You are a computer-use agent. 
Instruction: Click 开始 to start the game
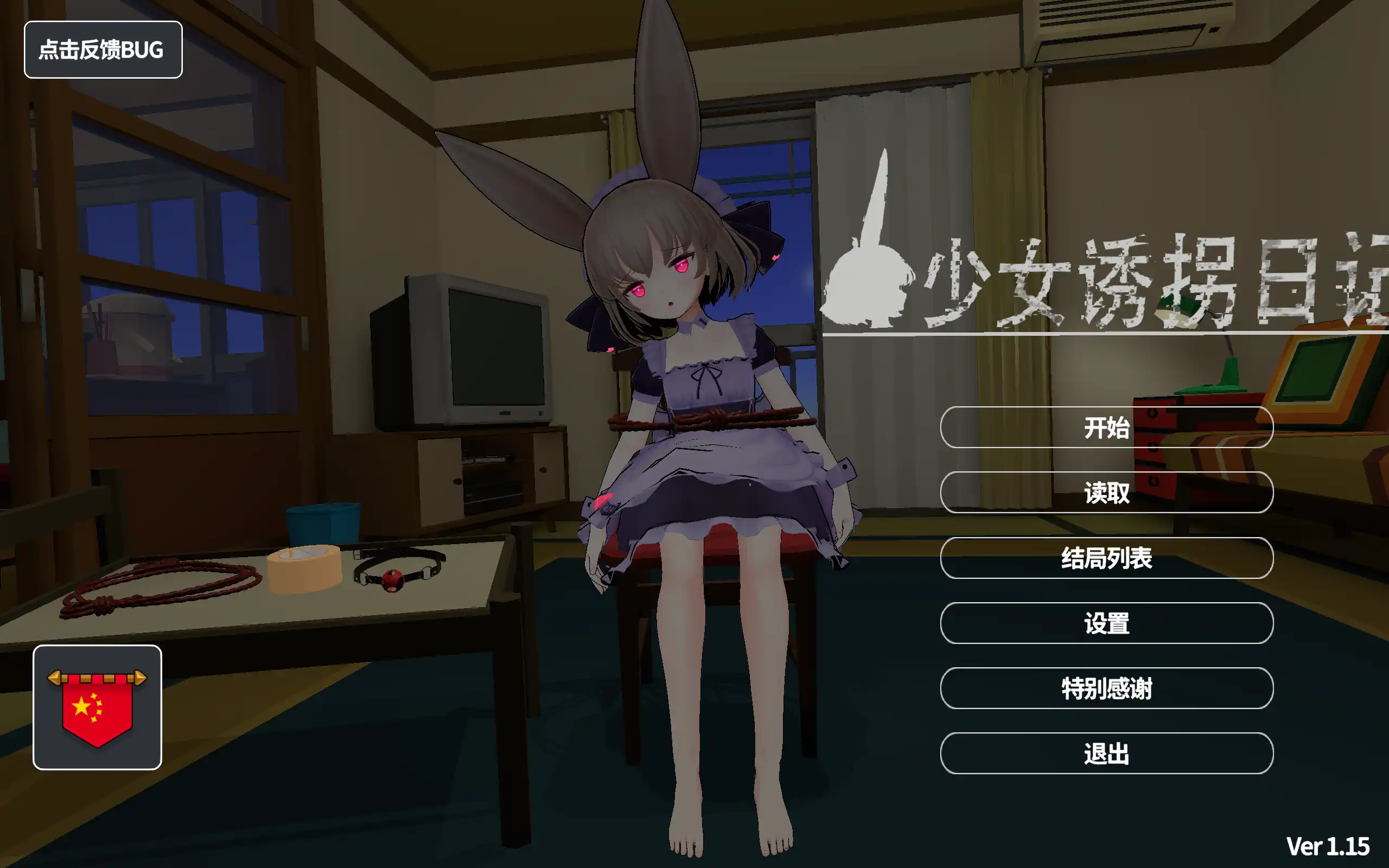pos(1108,427)
